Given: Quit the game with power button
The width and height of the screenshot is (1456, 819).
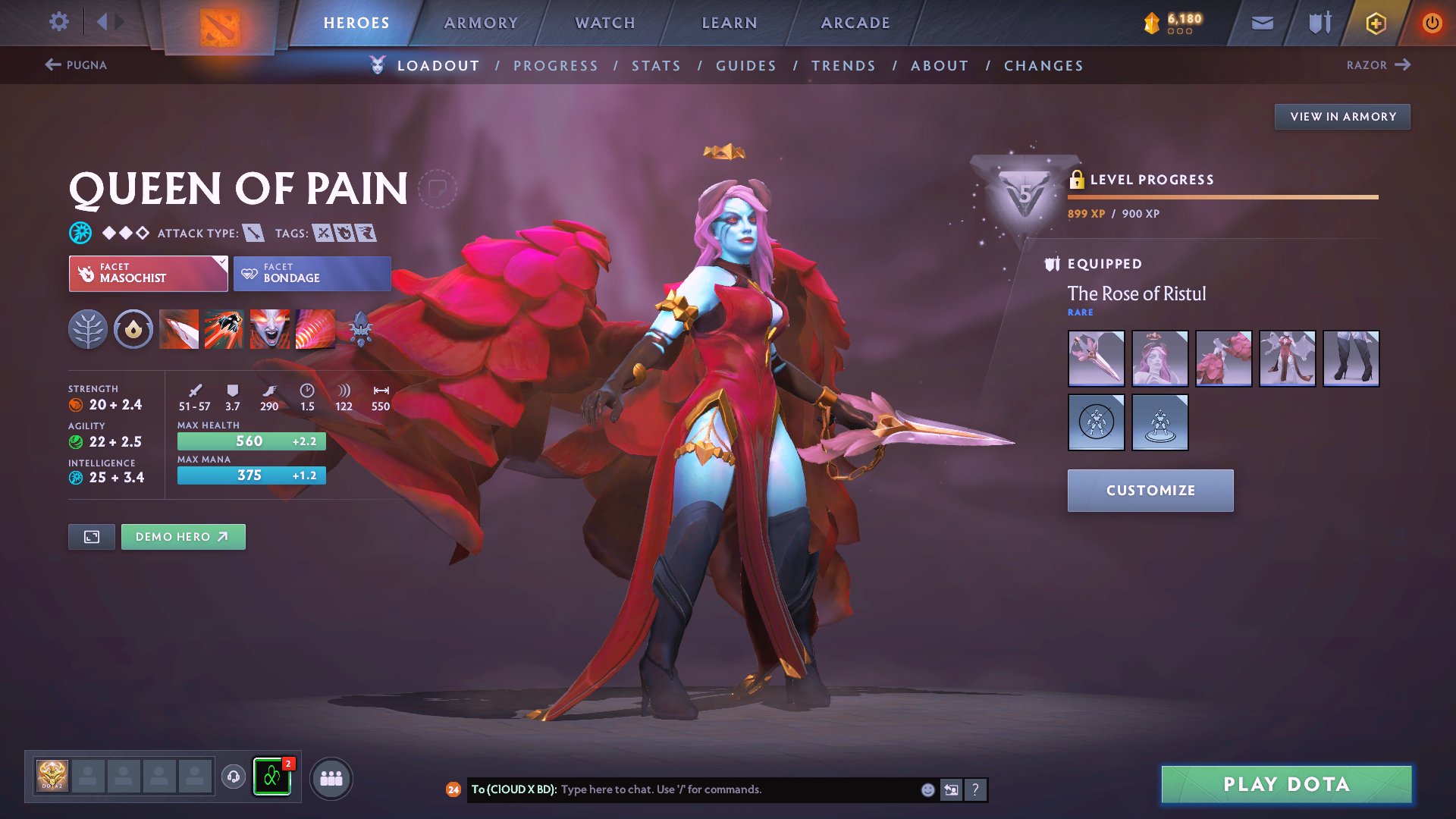Looking at the screenshot, I should pos(1432,23).
